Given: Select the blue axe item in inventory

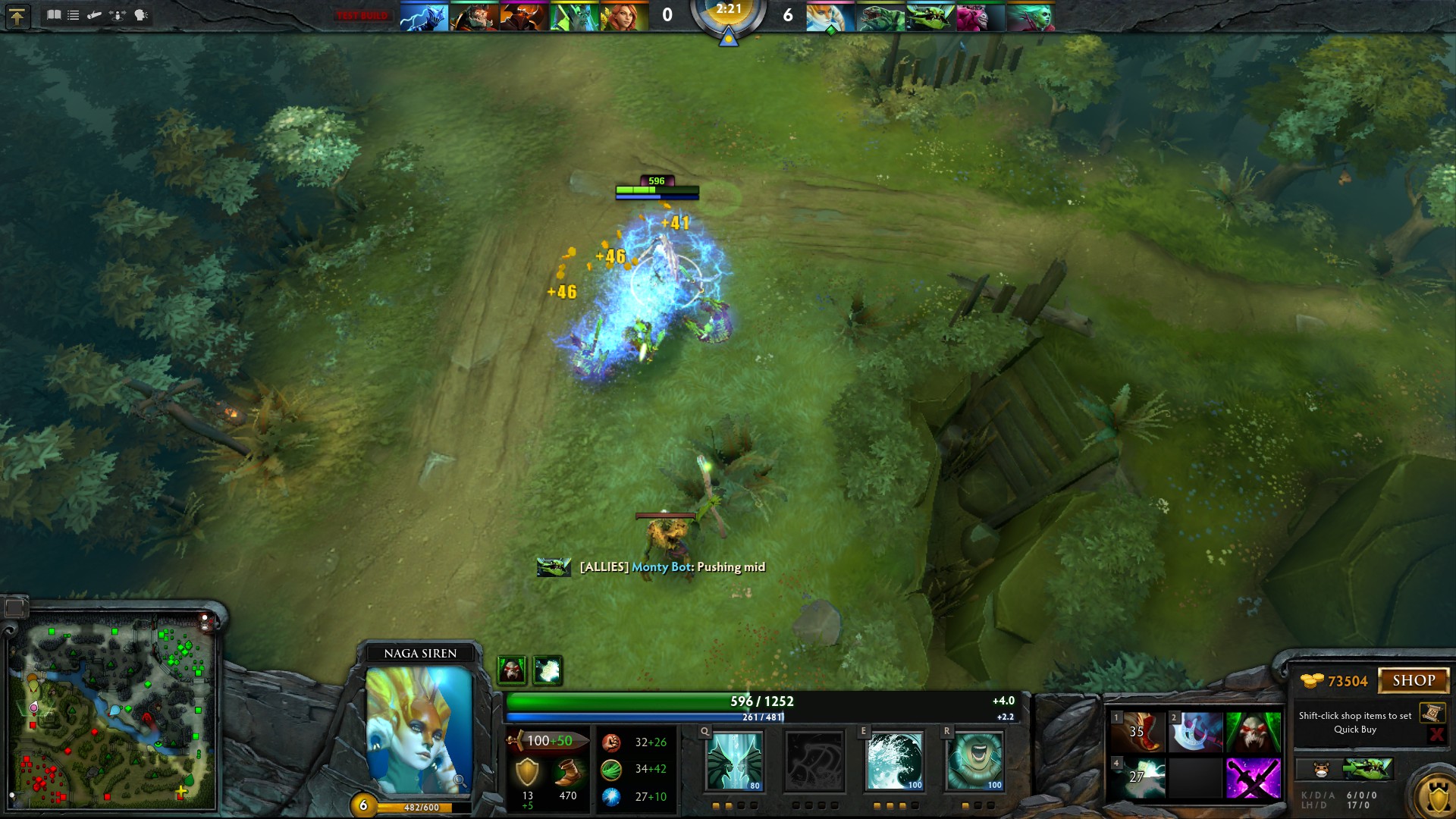Looking at the screenshot, I should click(1195, 732).
